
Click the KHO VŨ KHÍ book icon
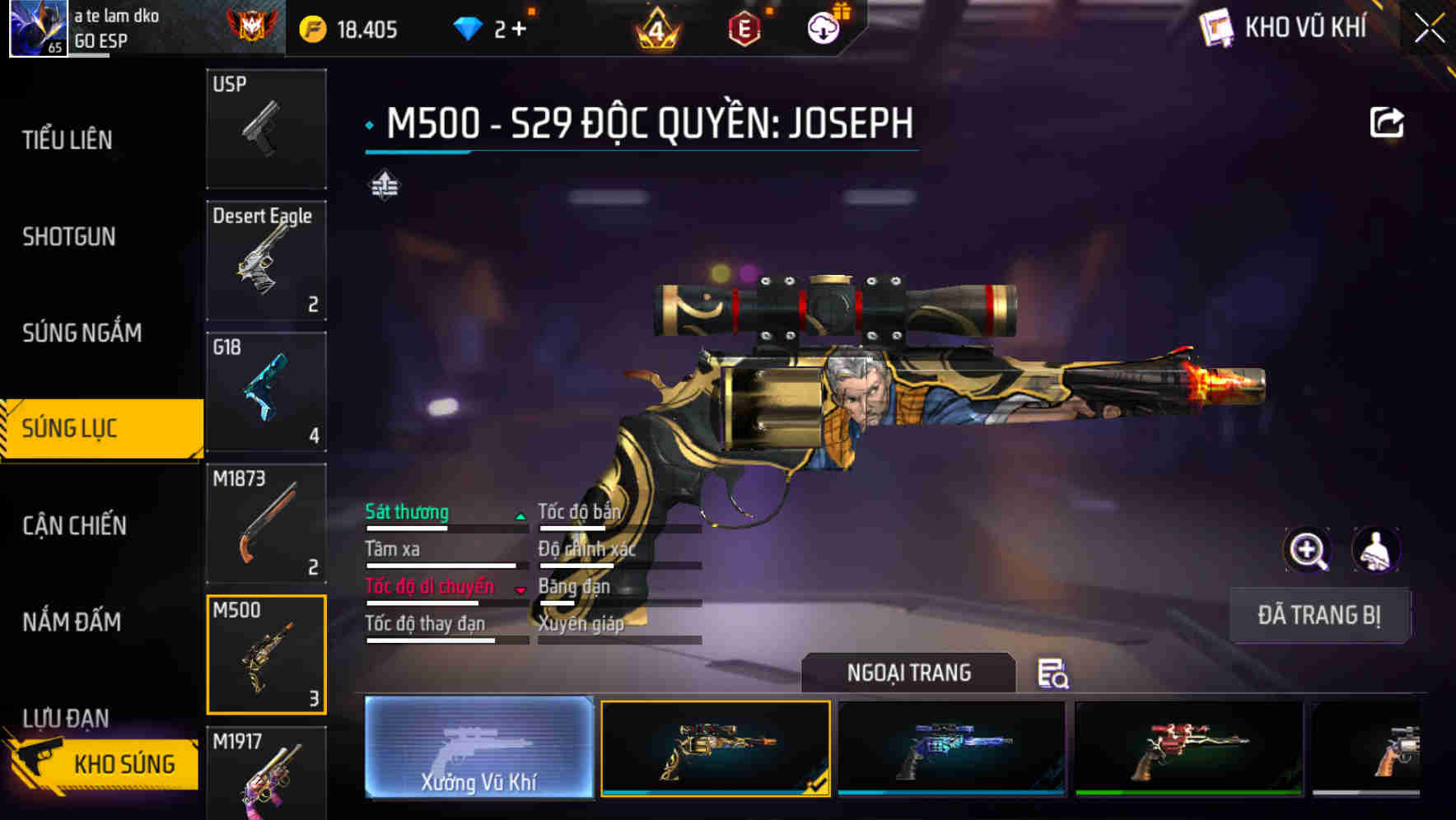pos(1215,27)
